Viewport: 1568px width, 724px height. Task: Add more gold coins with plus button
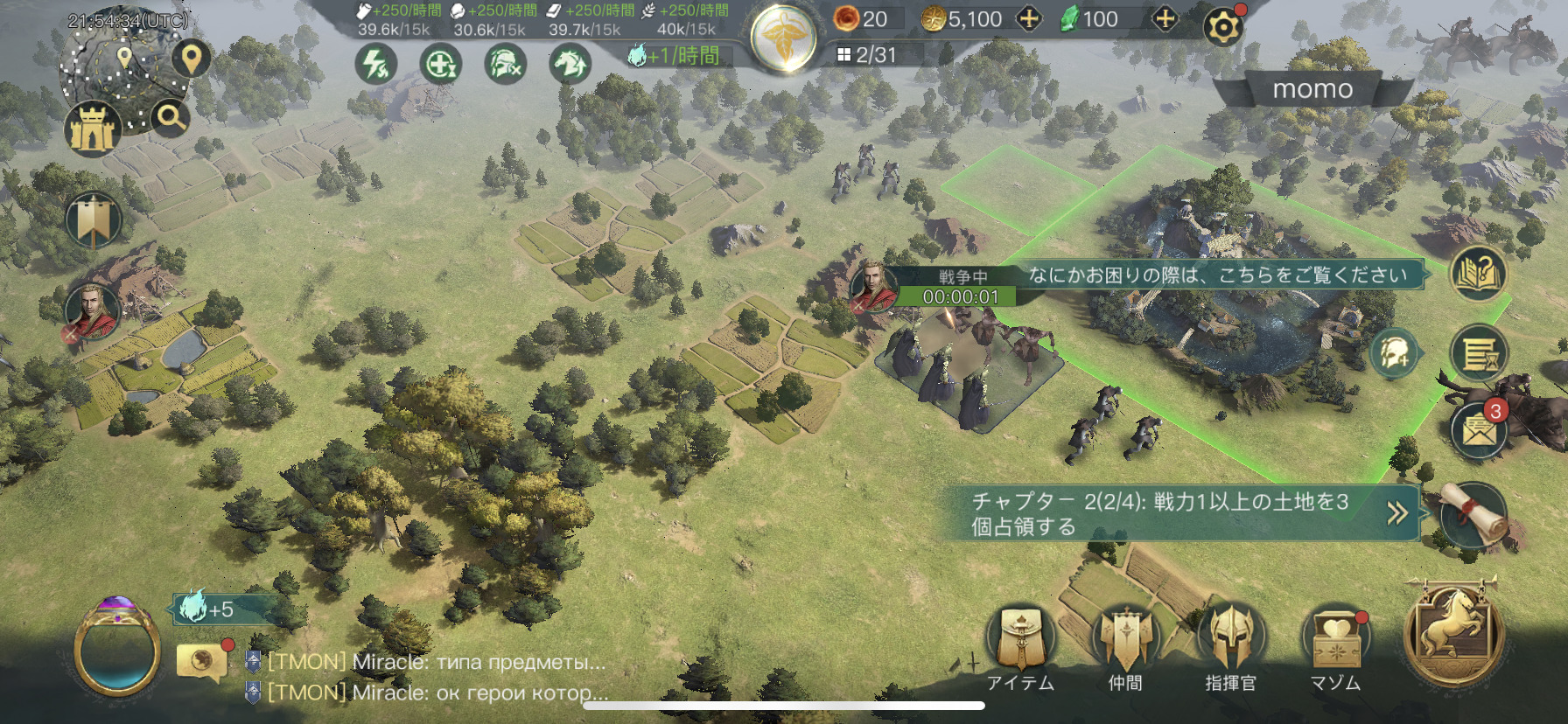tap(1029, 19)
